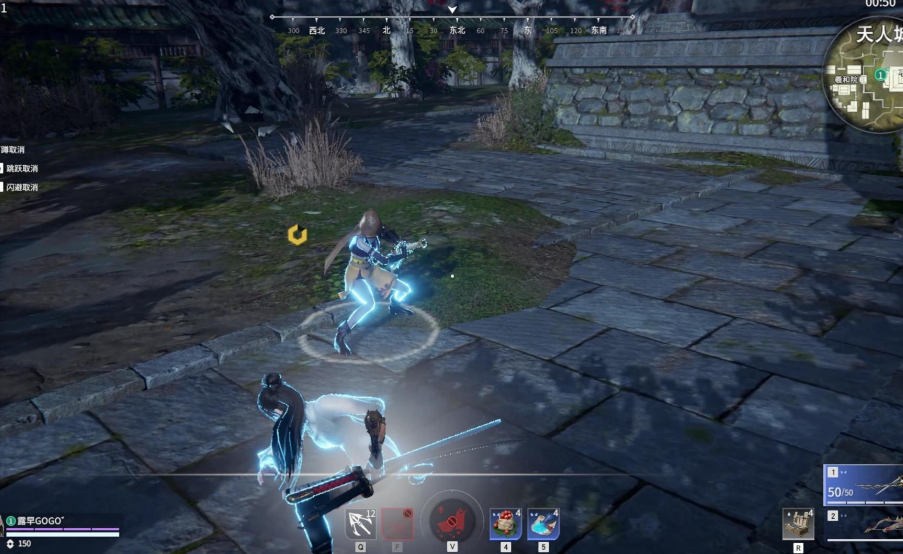Select the disabled red skill slot
The width and height of the screenshot is (903, 554).
pos(398,524)
